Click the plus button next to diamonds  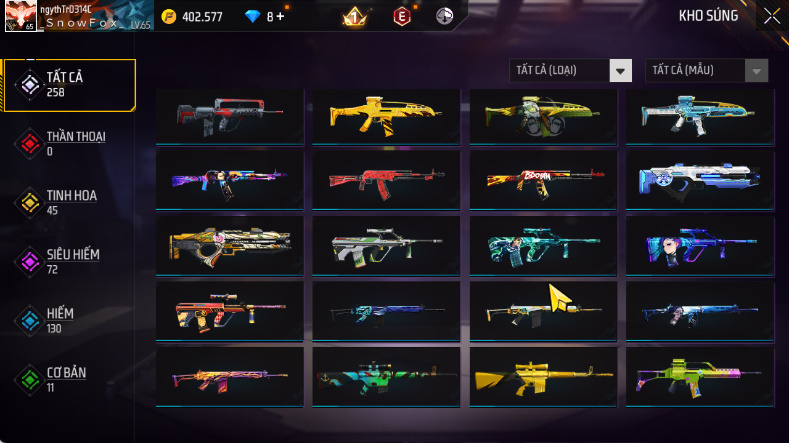click(280, 16)
